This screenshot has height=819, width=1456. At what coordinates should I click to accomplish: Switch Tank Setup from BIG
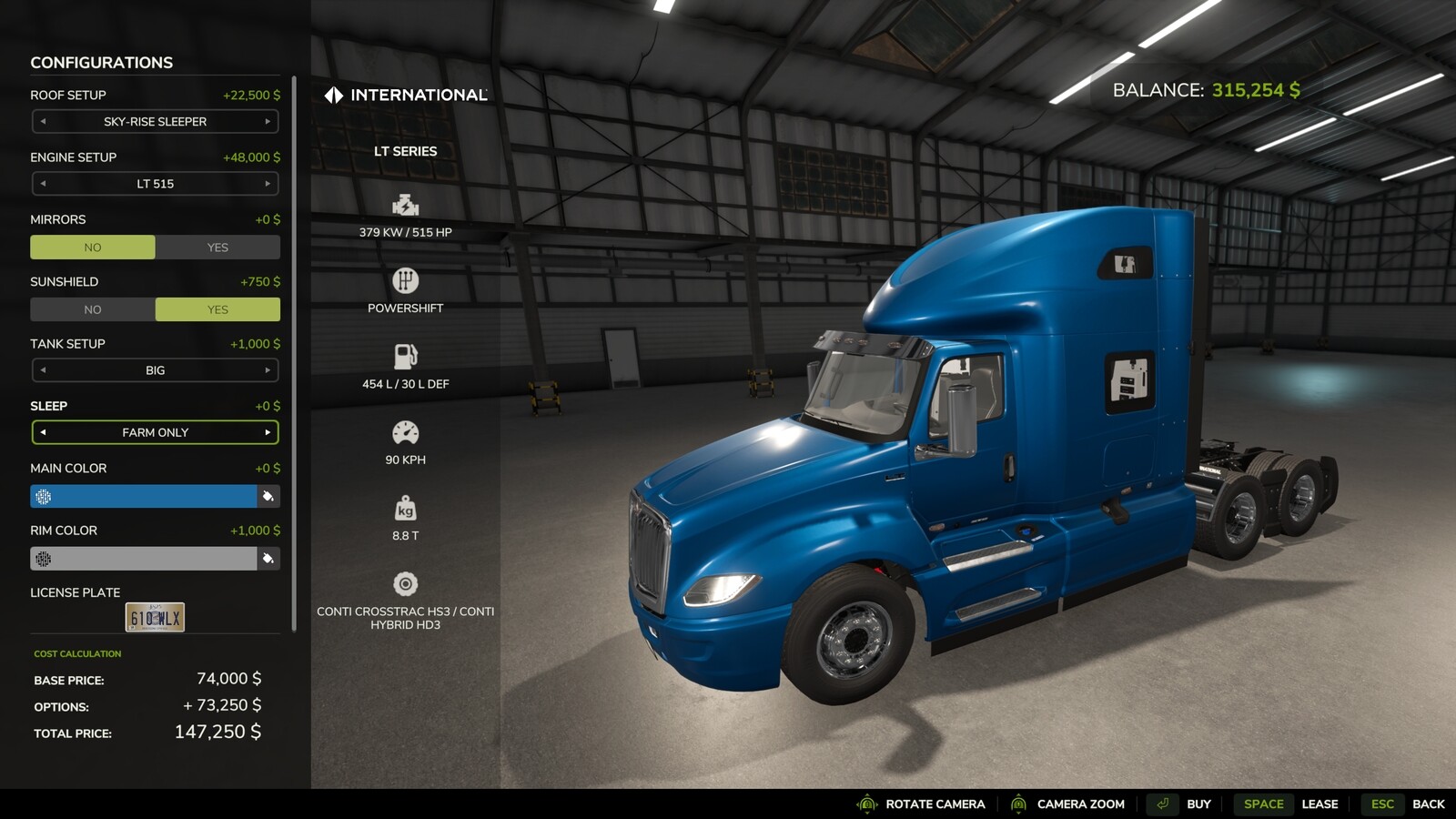268,369
